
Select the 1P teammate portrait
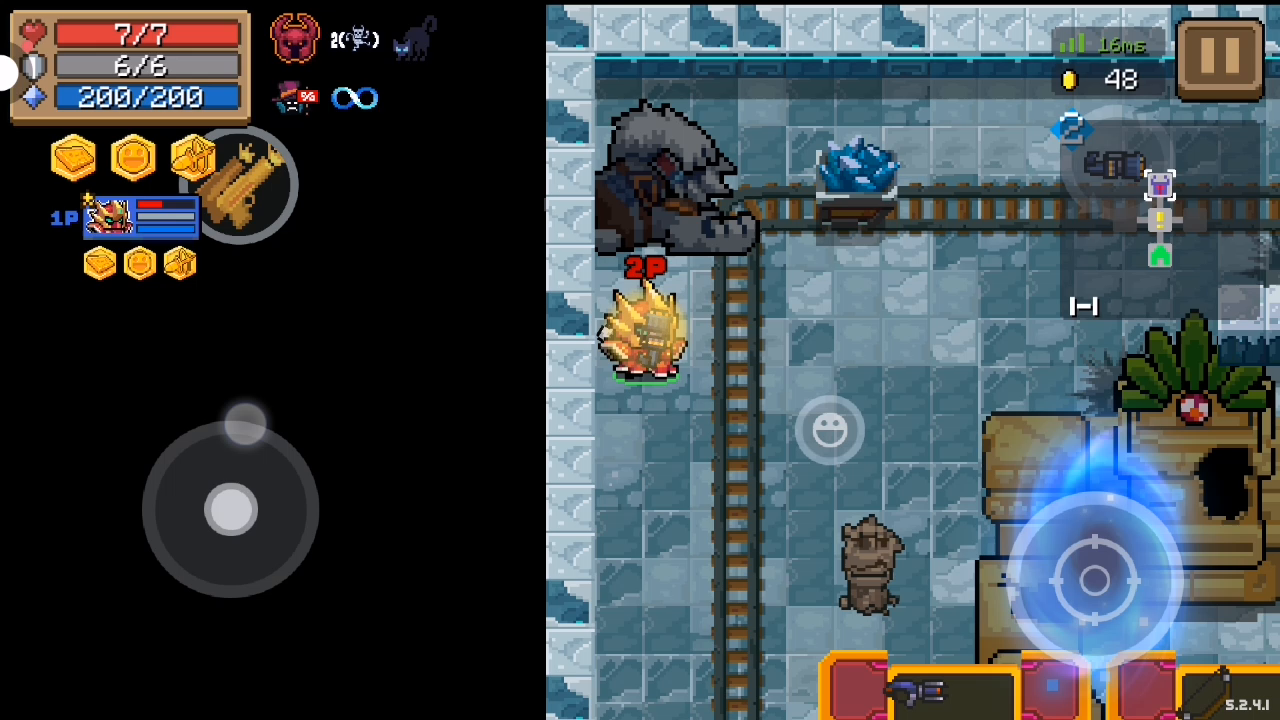point(108,217)
